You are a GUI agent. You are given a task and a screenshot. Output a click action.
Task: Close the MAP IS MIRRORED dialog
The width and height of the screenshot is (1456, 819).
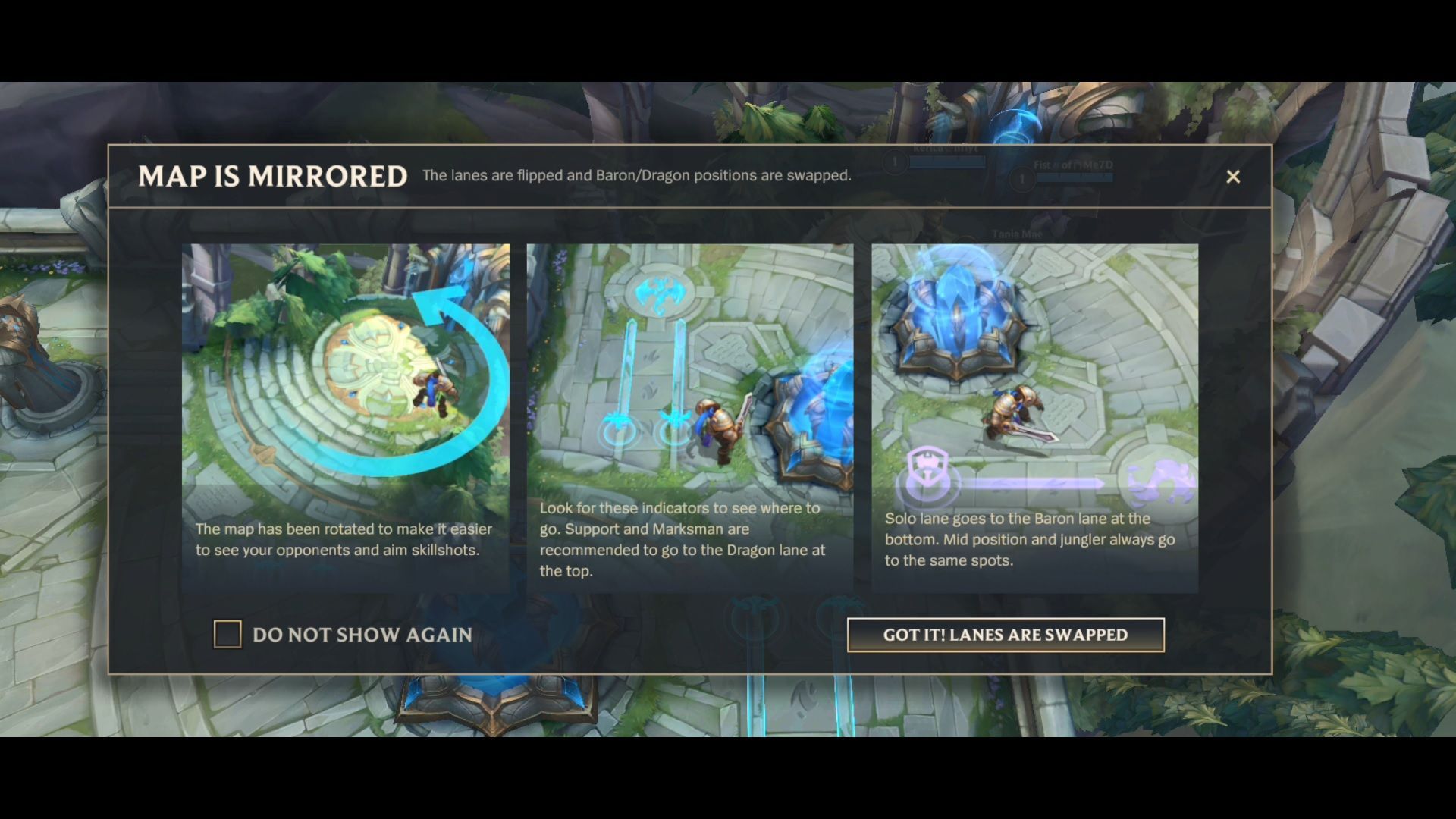tap(1233, 177)
